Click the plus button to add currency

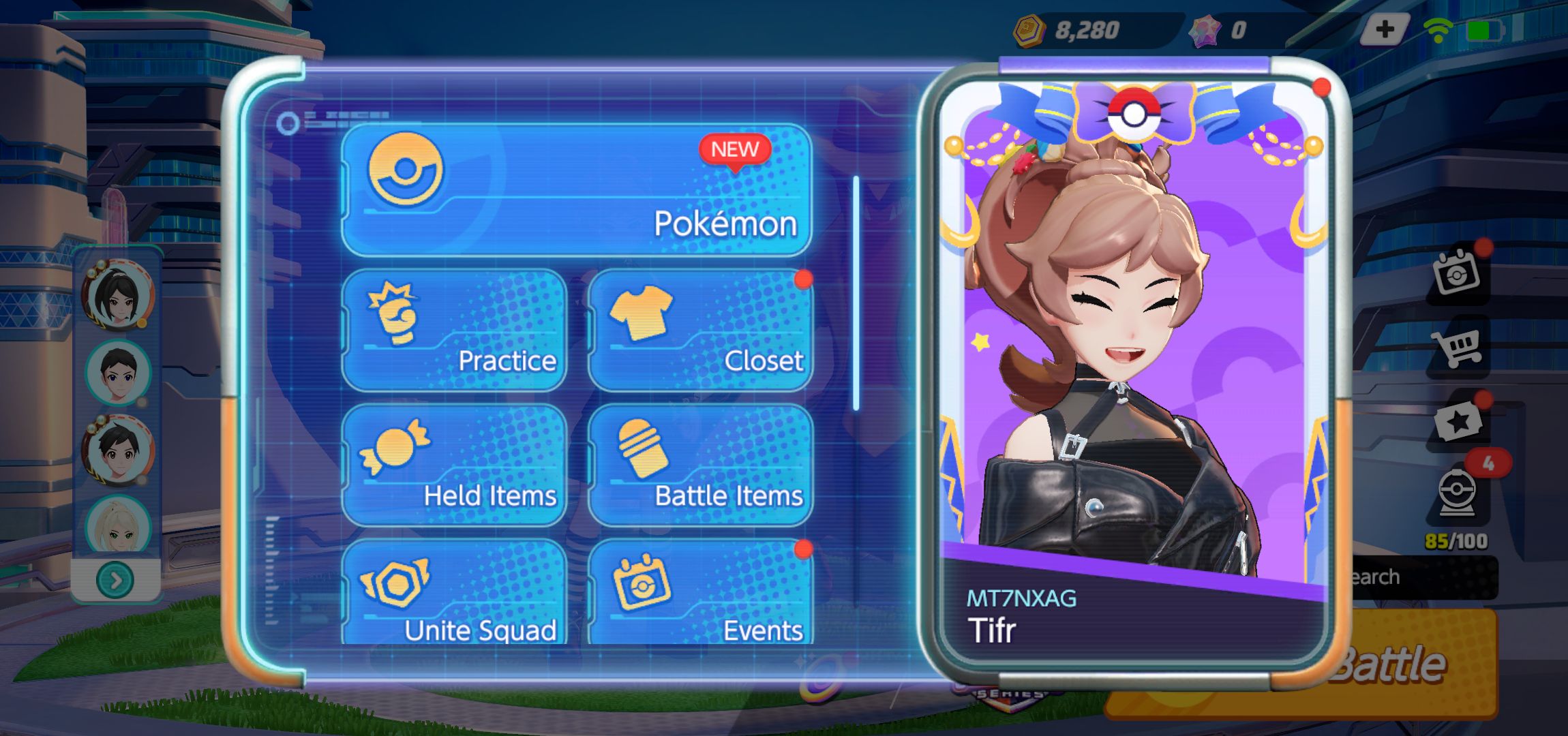(1384, 30)
